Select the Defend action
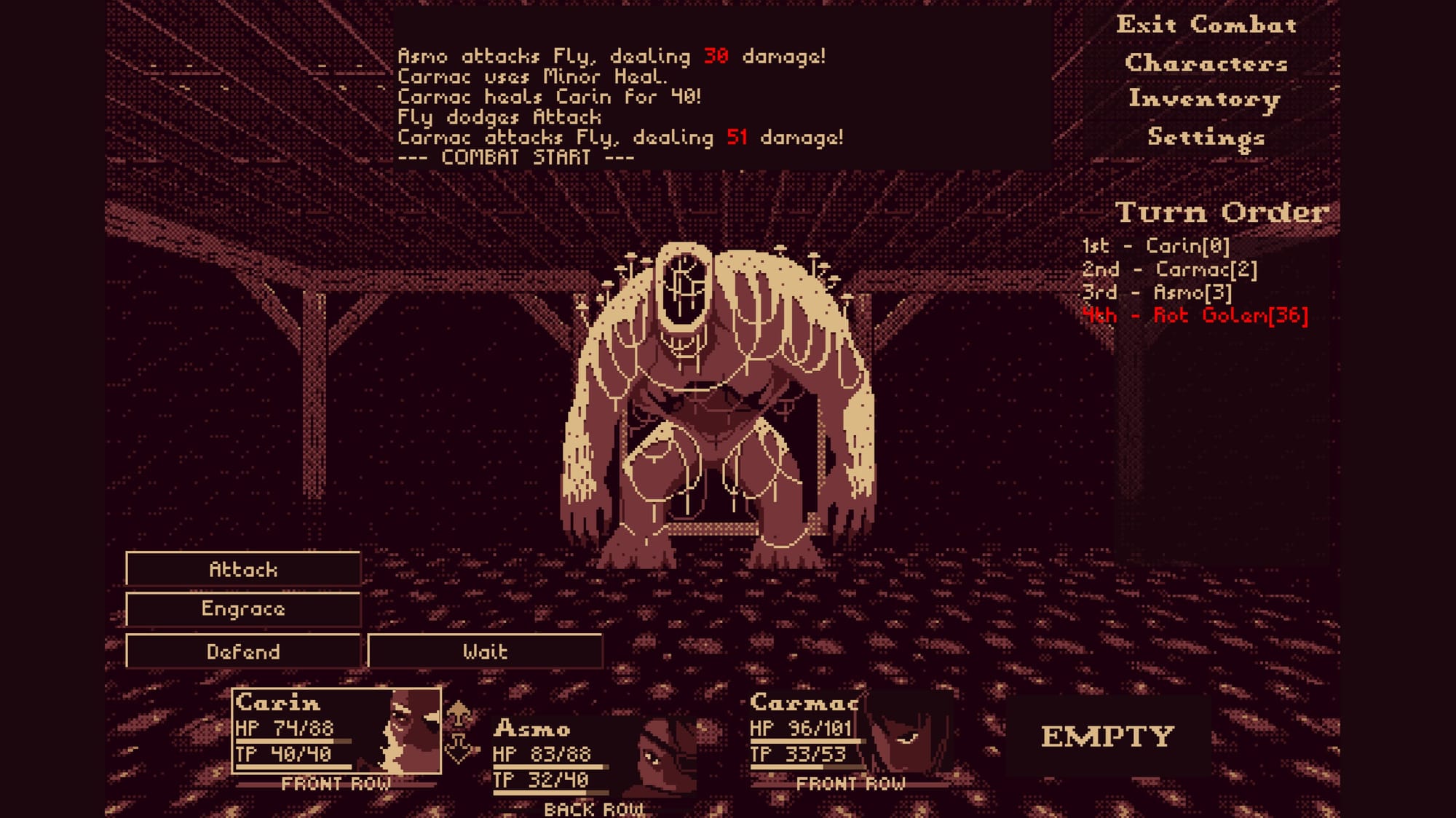The height and width of the screenshot is (818, 1456). click(243, 651)
